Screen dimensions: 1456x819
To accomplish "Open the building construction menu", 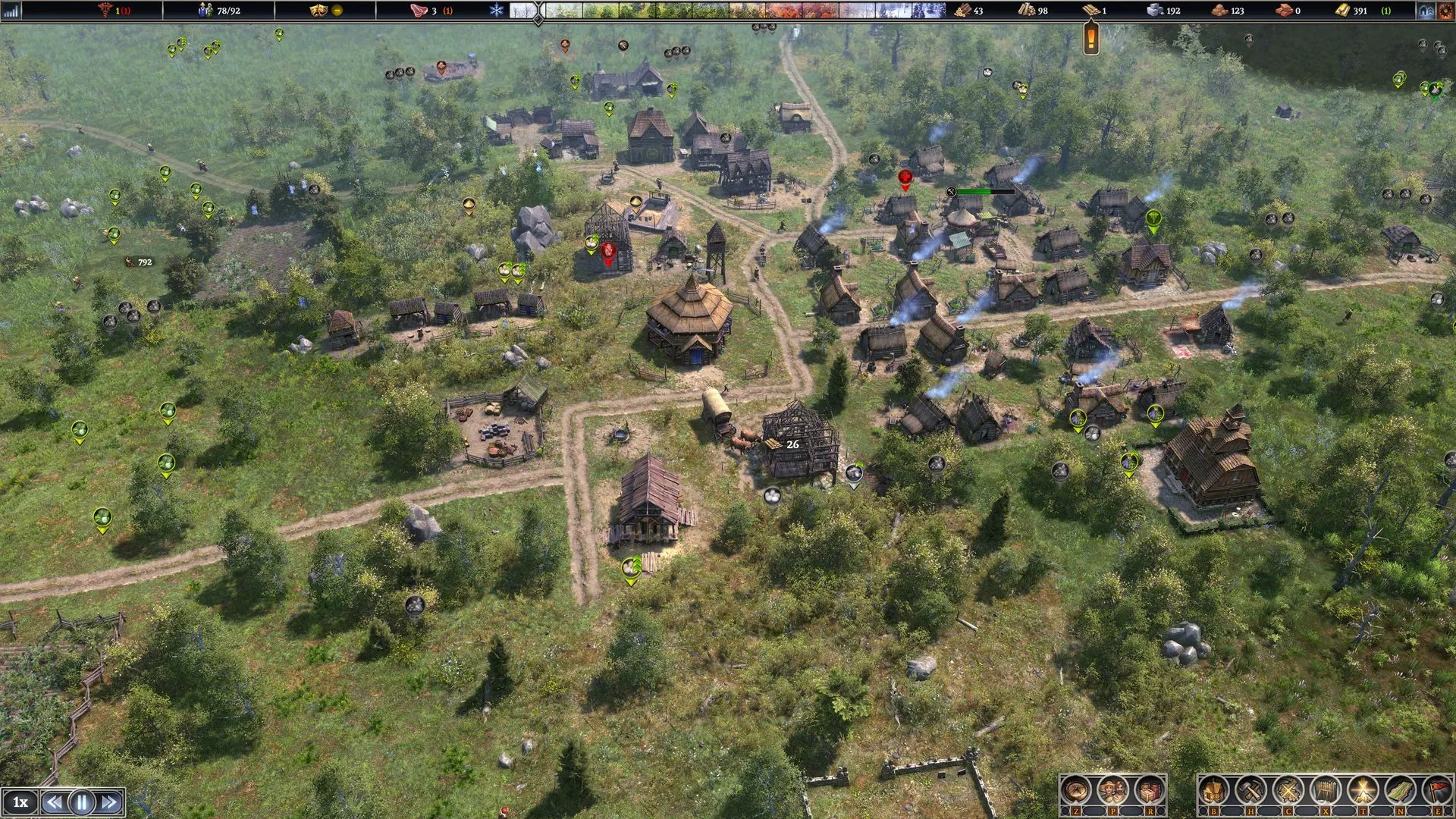I will click(1213, 790).
